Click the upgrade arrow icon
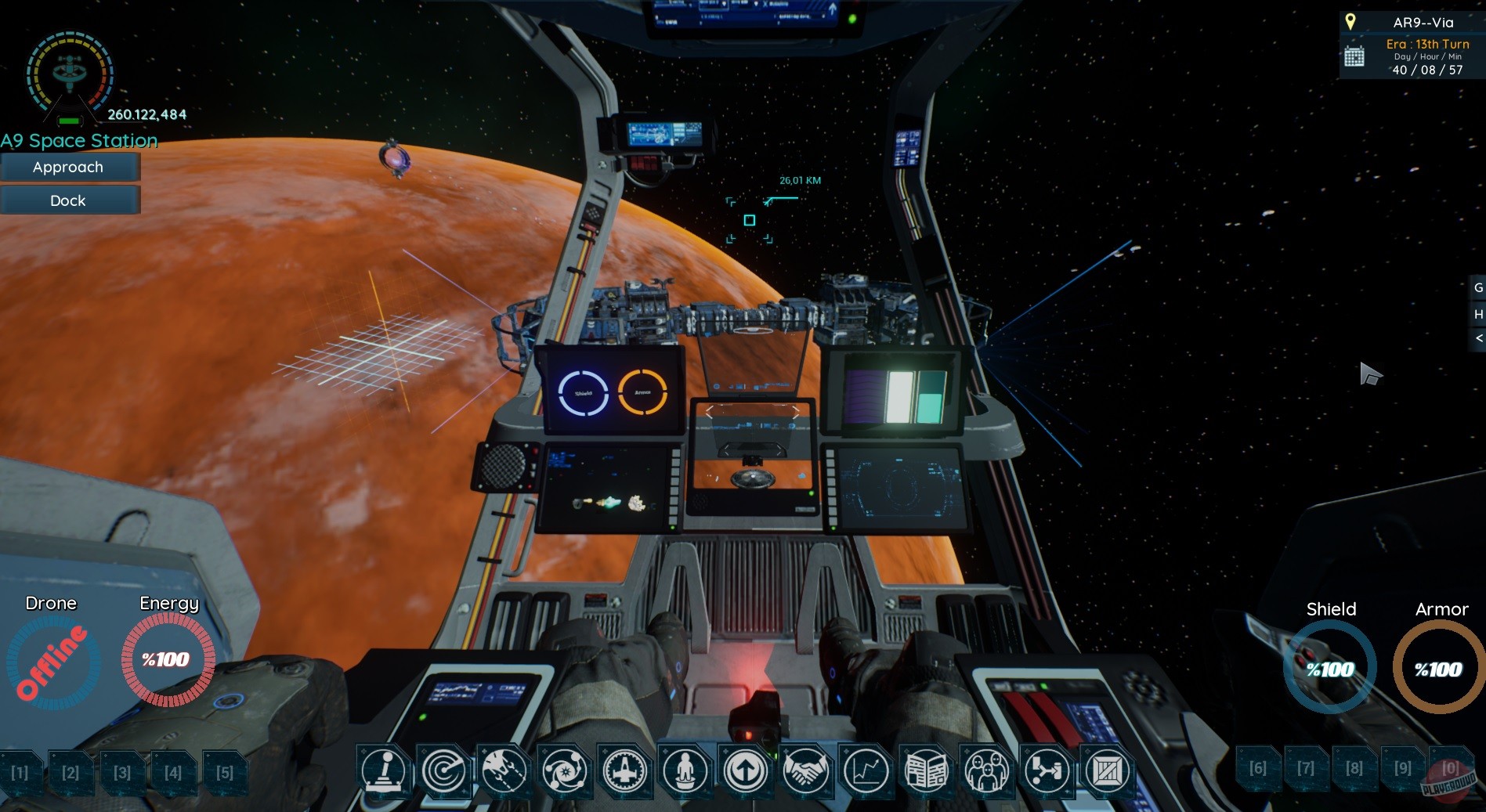 click(744, 771)
